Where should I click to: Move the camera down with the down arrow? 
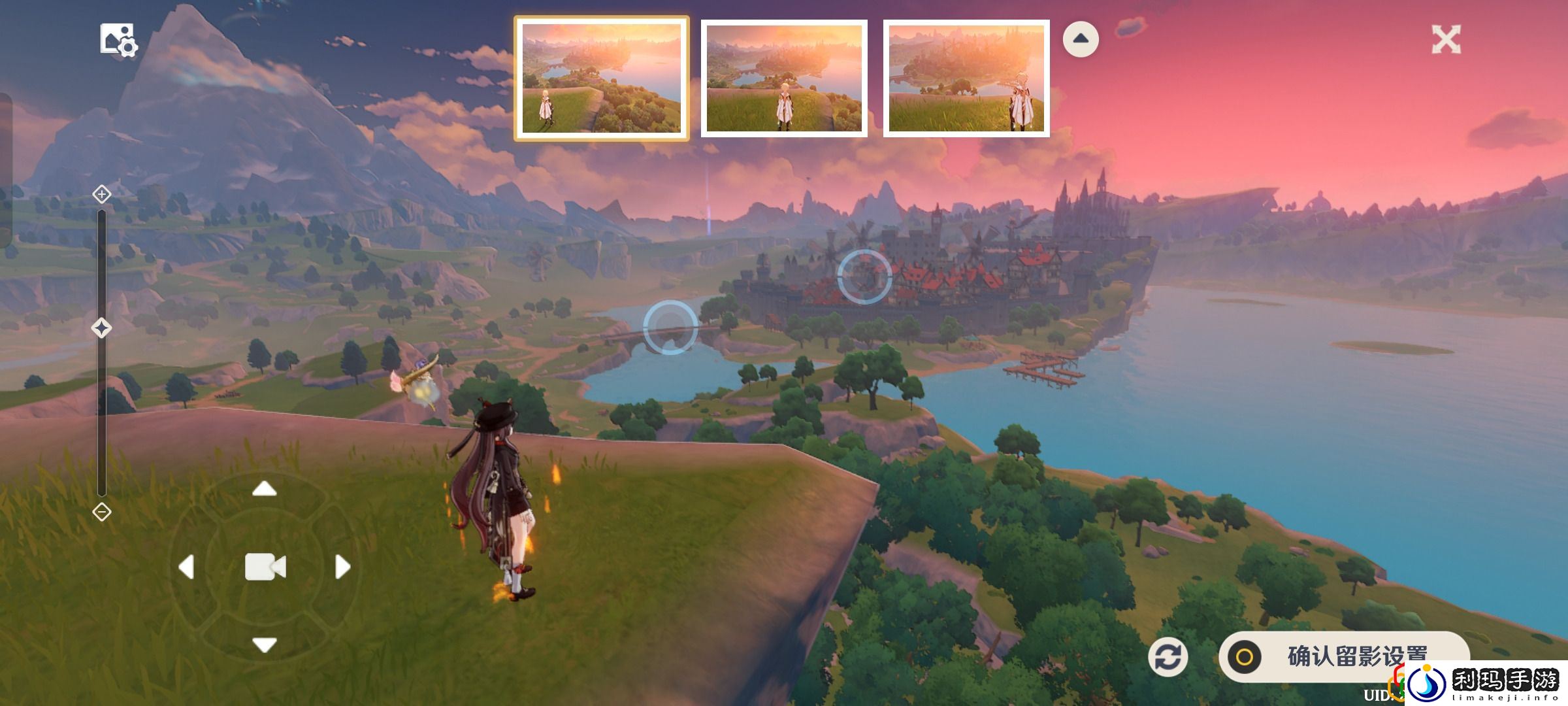tap(265, 645)
